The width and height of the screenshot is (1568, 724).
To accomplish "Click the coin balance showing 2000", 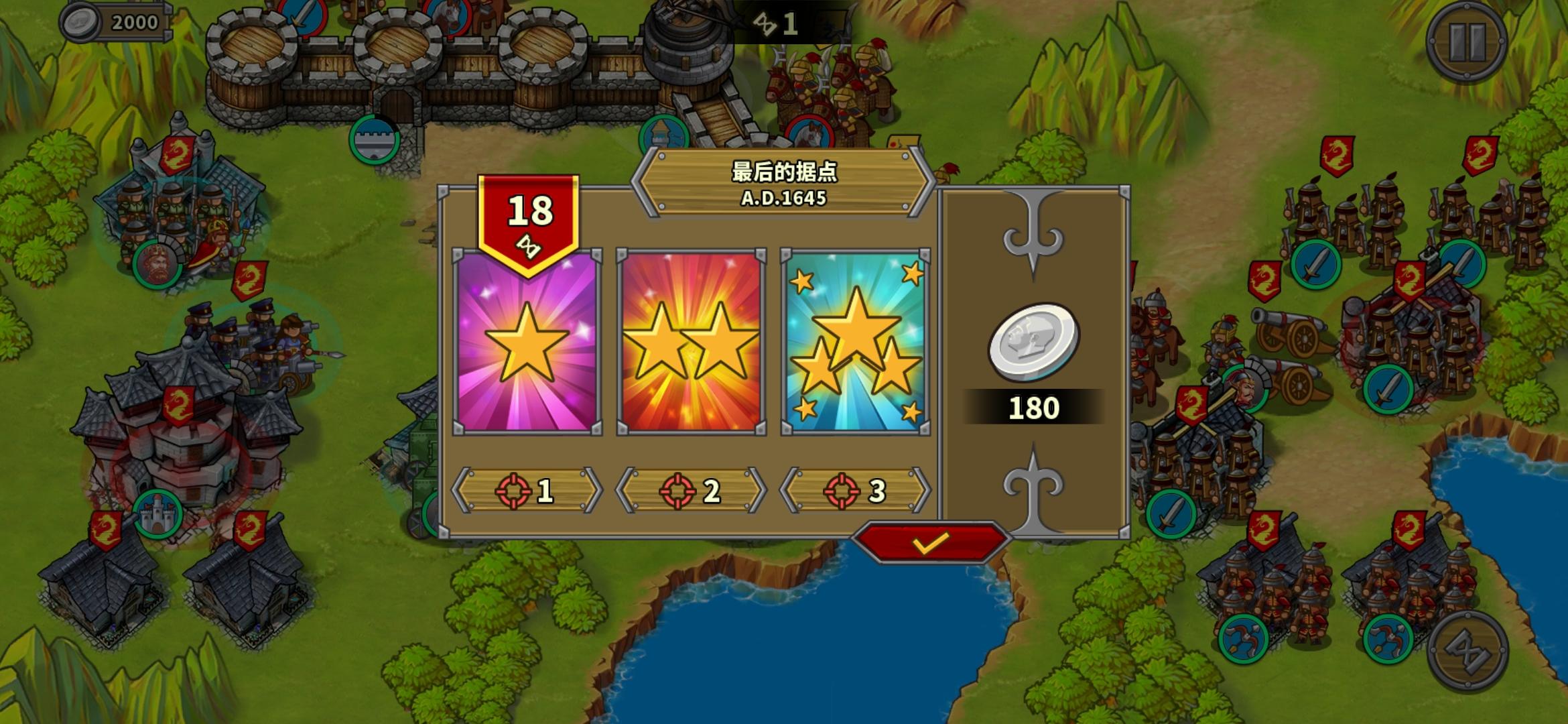I will pos(117,22).
